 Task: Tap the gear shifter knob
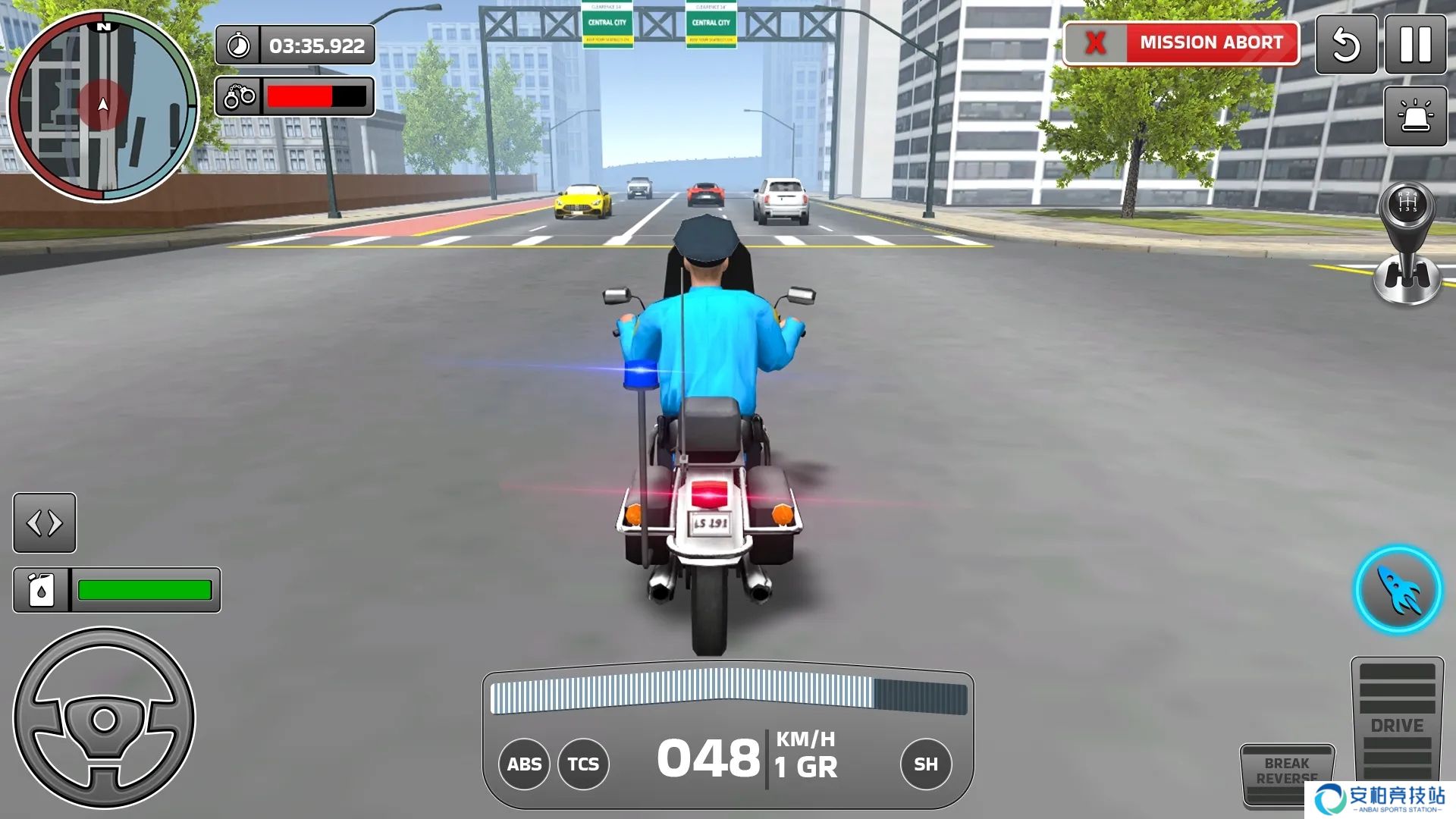point(1407,205)
